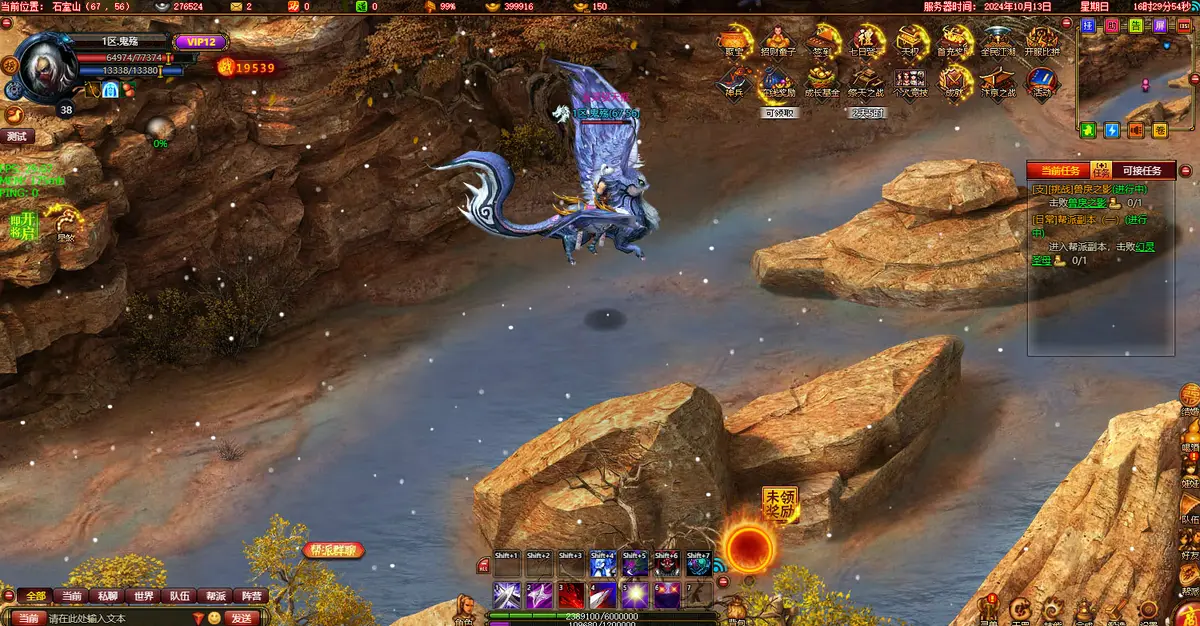Image resolution: width=1200 pixels, height=626 pixels.
Task: Open the 帮派群聊 guild group chat
Action: pos(334,550)
